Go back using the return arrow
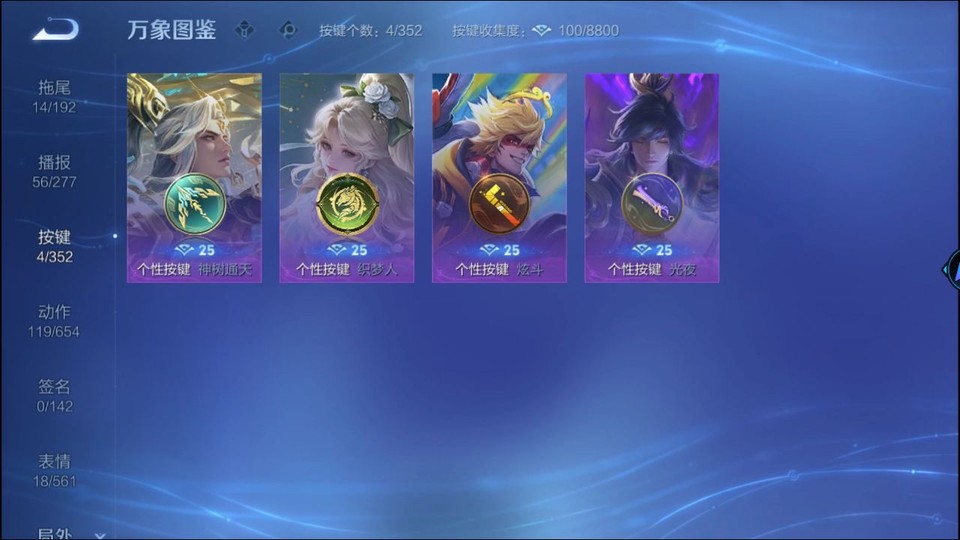The width and height of the screenshot is (960, 540). pos(55,30)
